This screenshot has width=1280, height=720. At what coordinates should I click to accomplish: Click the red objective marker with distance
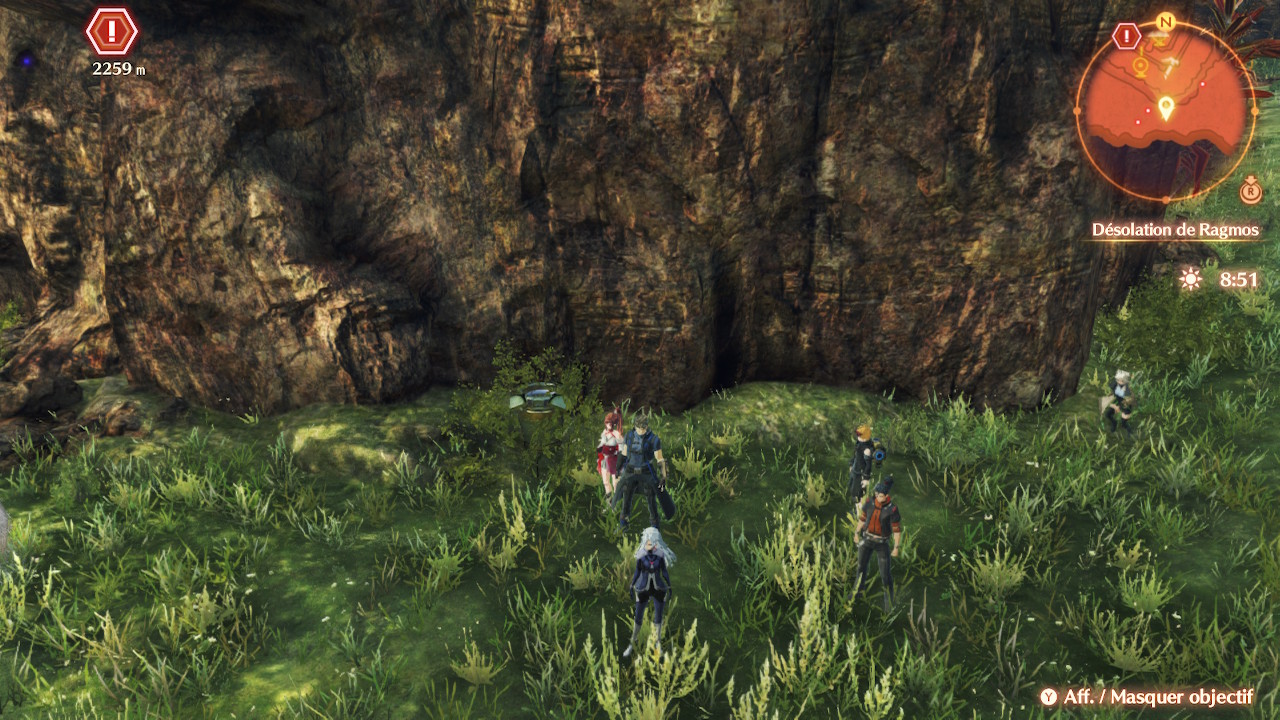click(x=111, y=32)
